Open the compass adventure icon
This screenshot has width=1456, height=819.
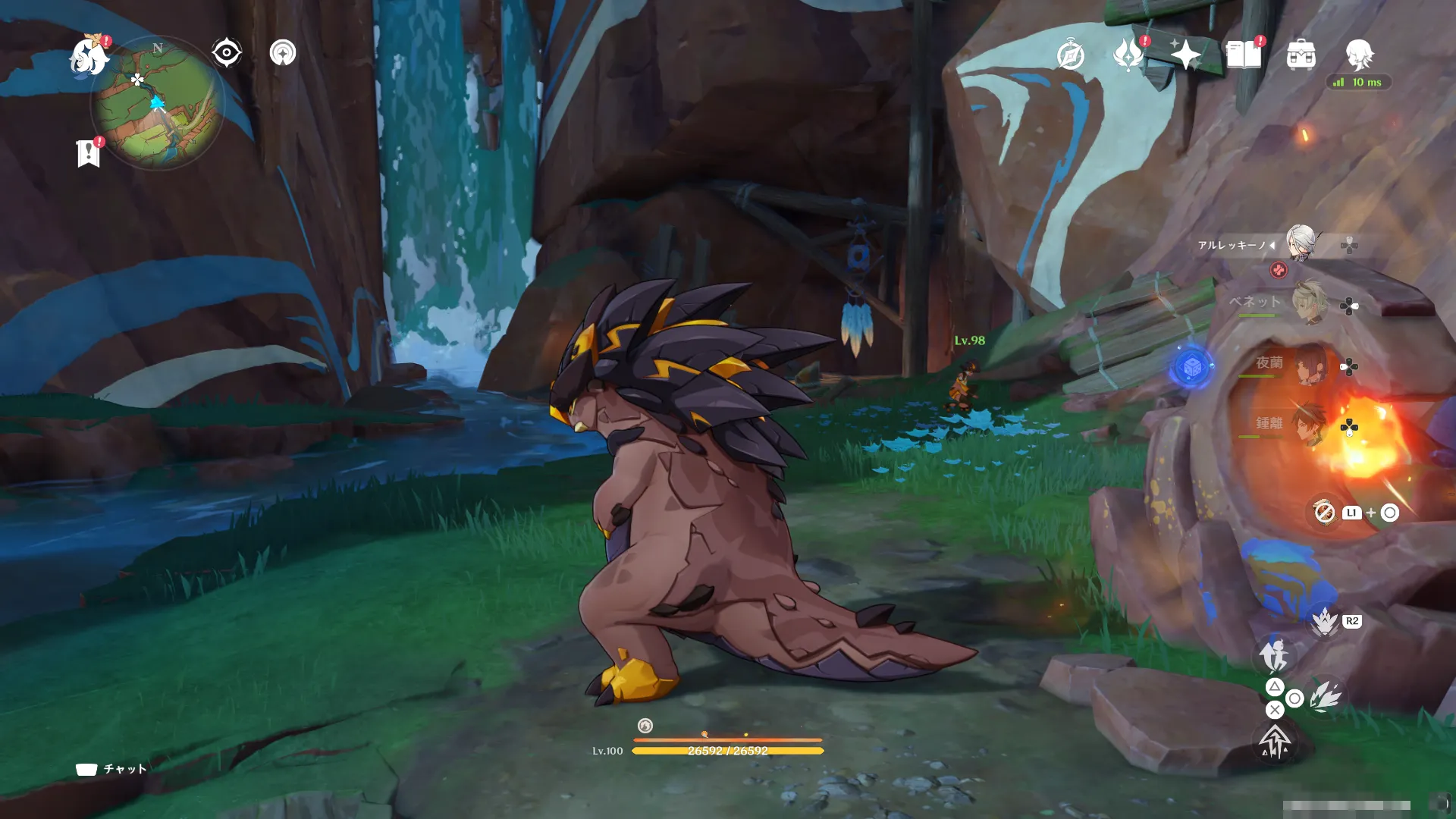pyautogui.click(x=1070, y=55)
